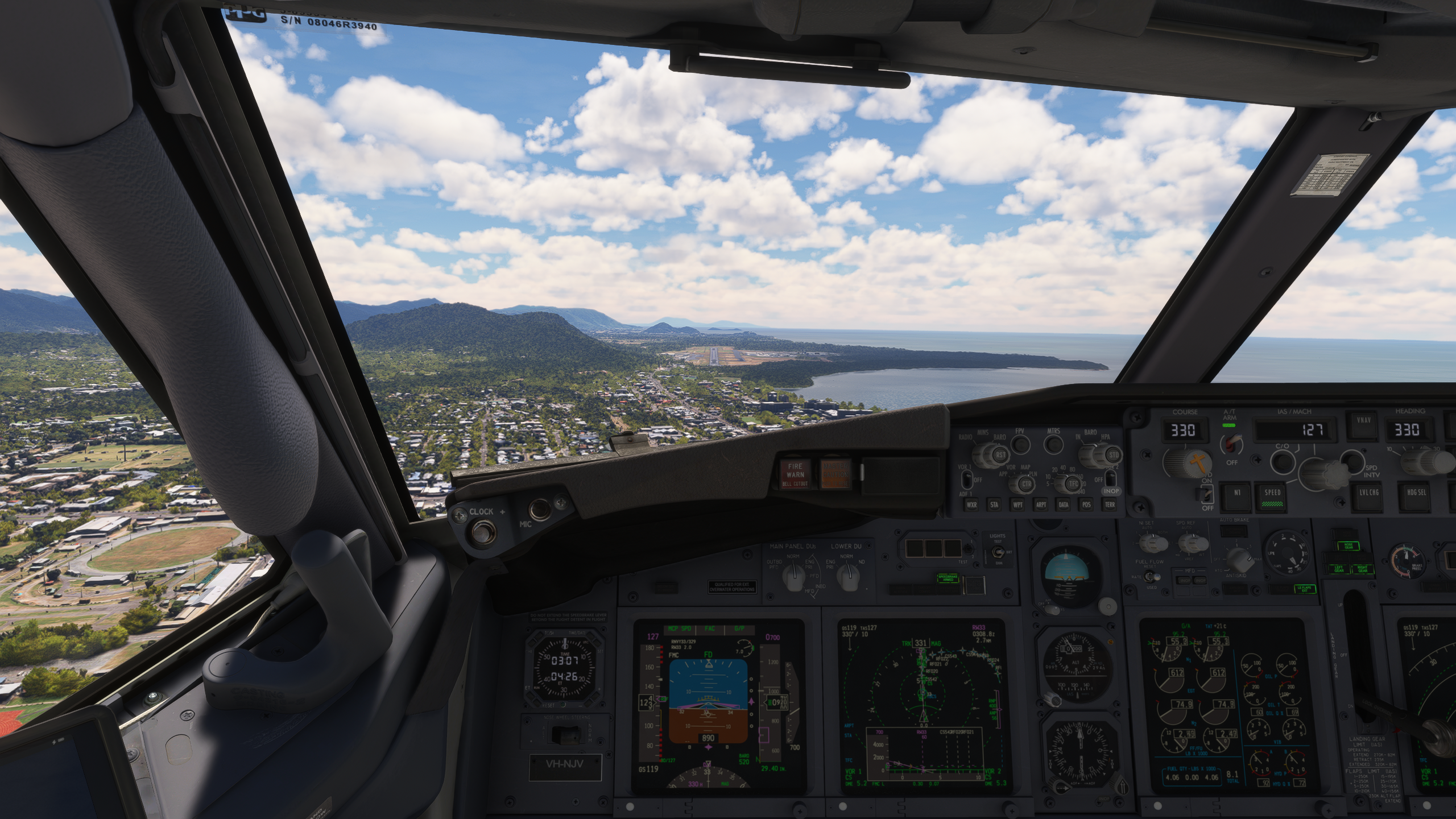Reset the MASTER CAUTION light
This screenshot has width=1456, height=819.
(x=835, y=474)
